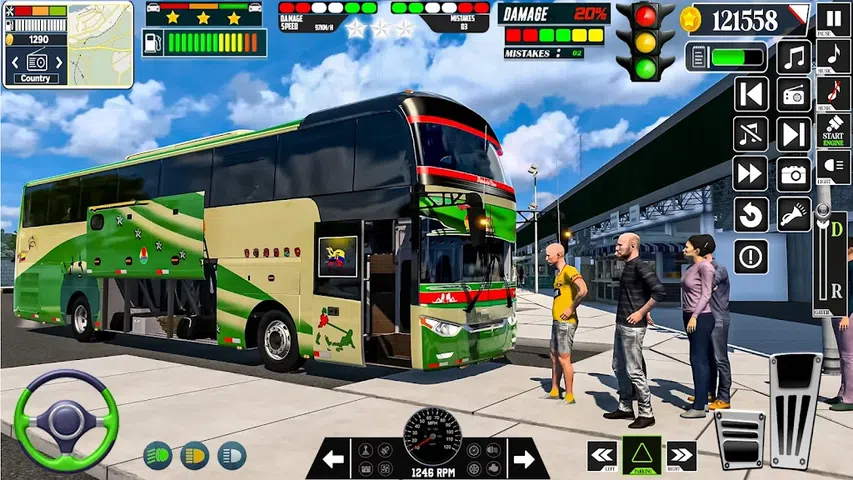Viewport: 853px width, 480px height.
Task: Pause the game
Action: pos(832,18)
